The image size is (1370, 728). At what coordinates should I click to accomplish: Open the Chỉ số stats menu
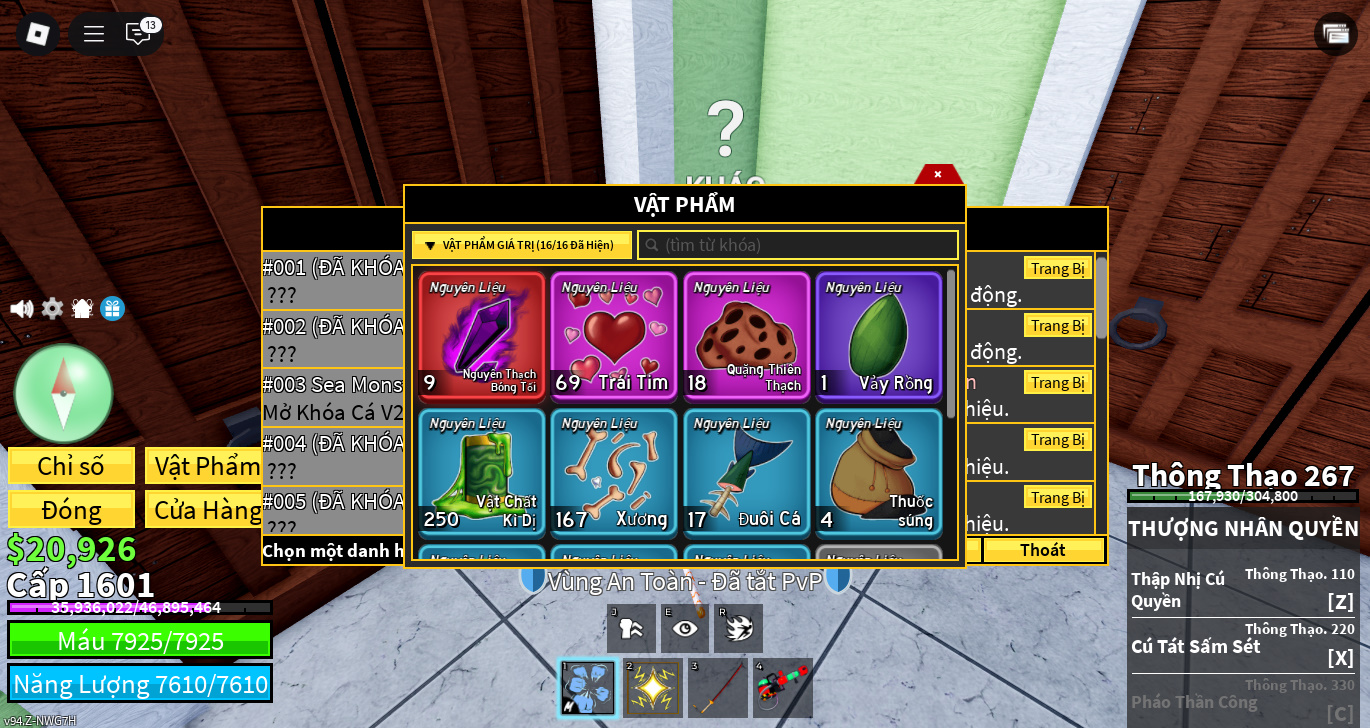tap(71, 466)
